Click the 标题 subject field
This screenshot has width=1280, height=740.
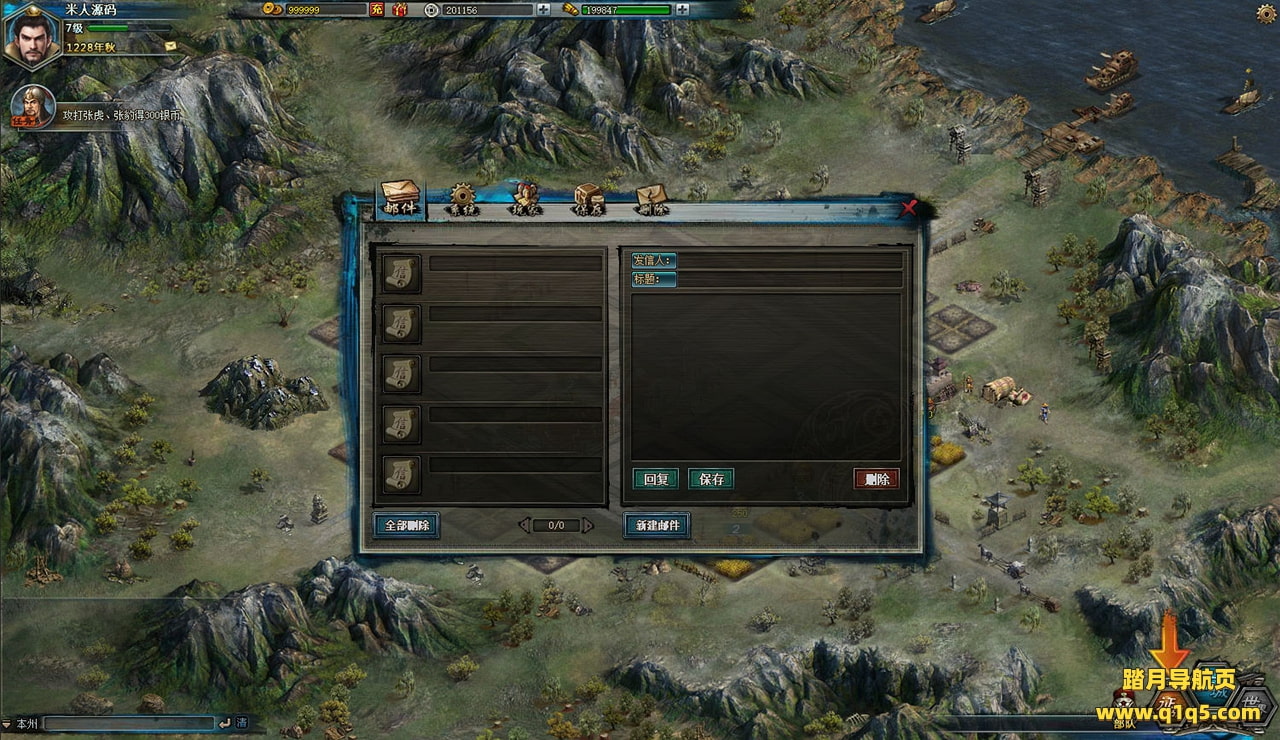[x=790, y=280]
